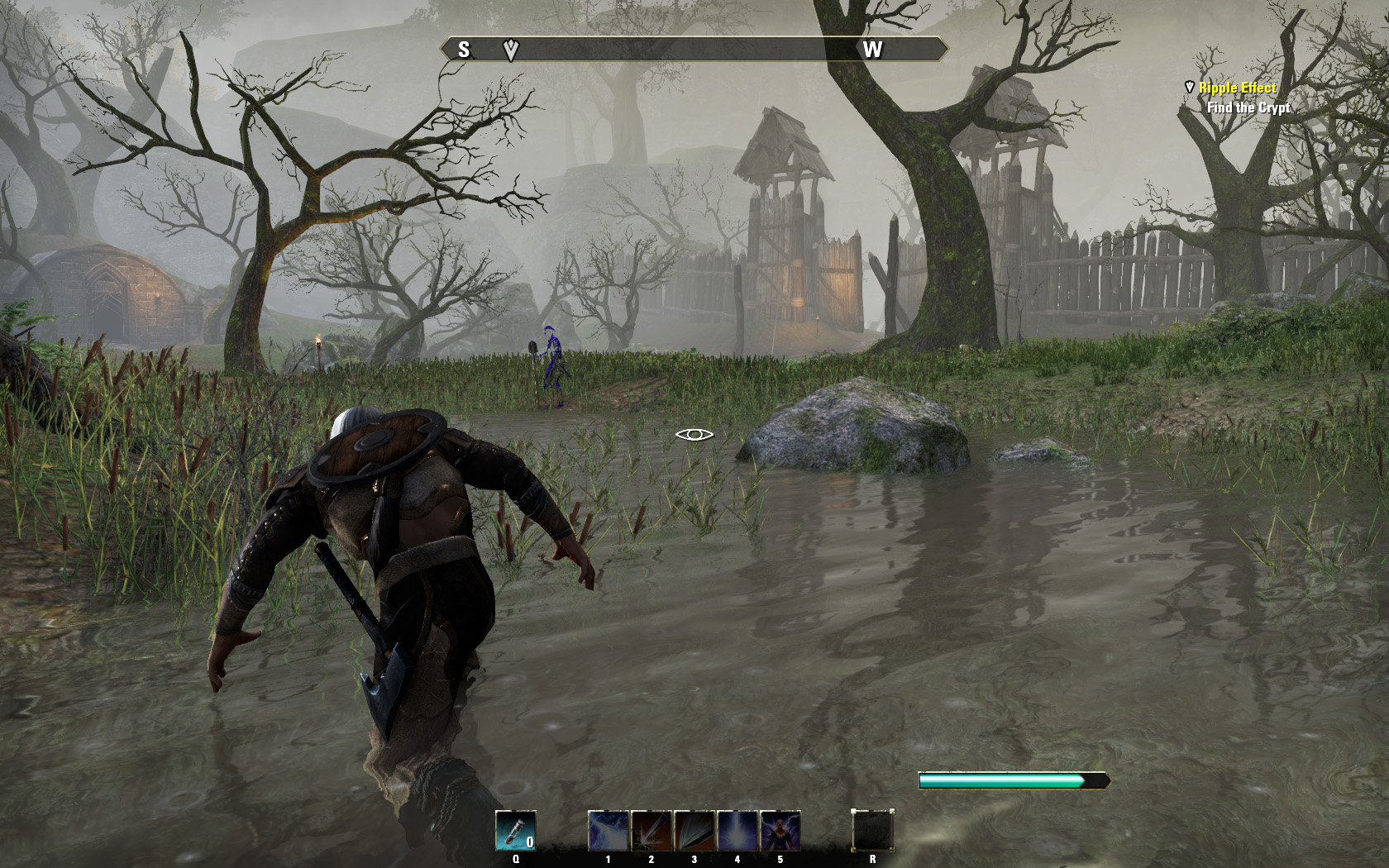Activate the lightning streak ability
Viewport: 1389px width, 868px height.
609,831
